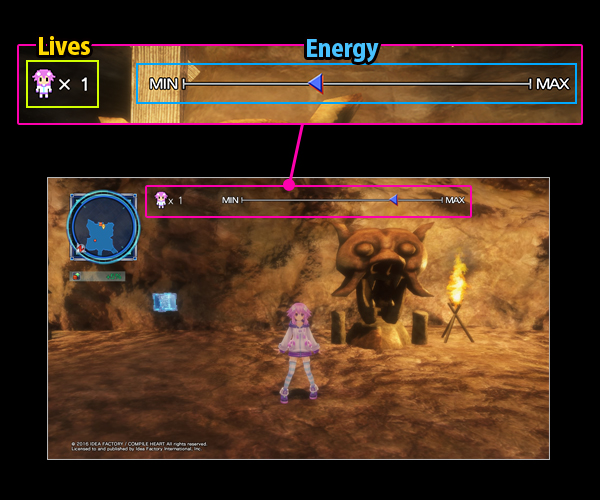Screen dimensions: 600x500
Task: Click the item bonus bar under the minimap
Action: click(x=98, y=276)
